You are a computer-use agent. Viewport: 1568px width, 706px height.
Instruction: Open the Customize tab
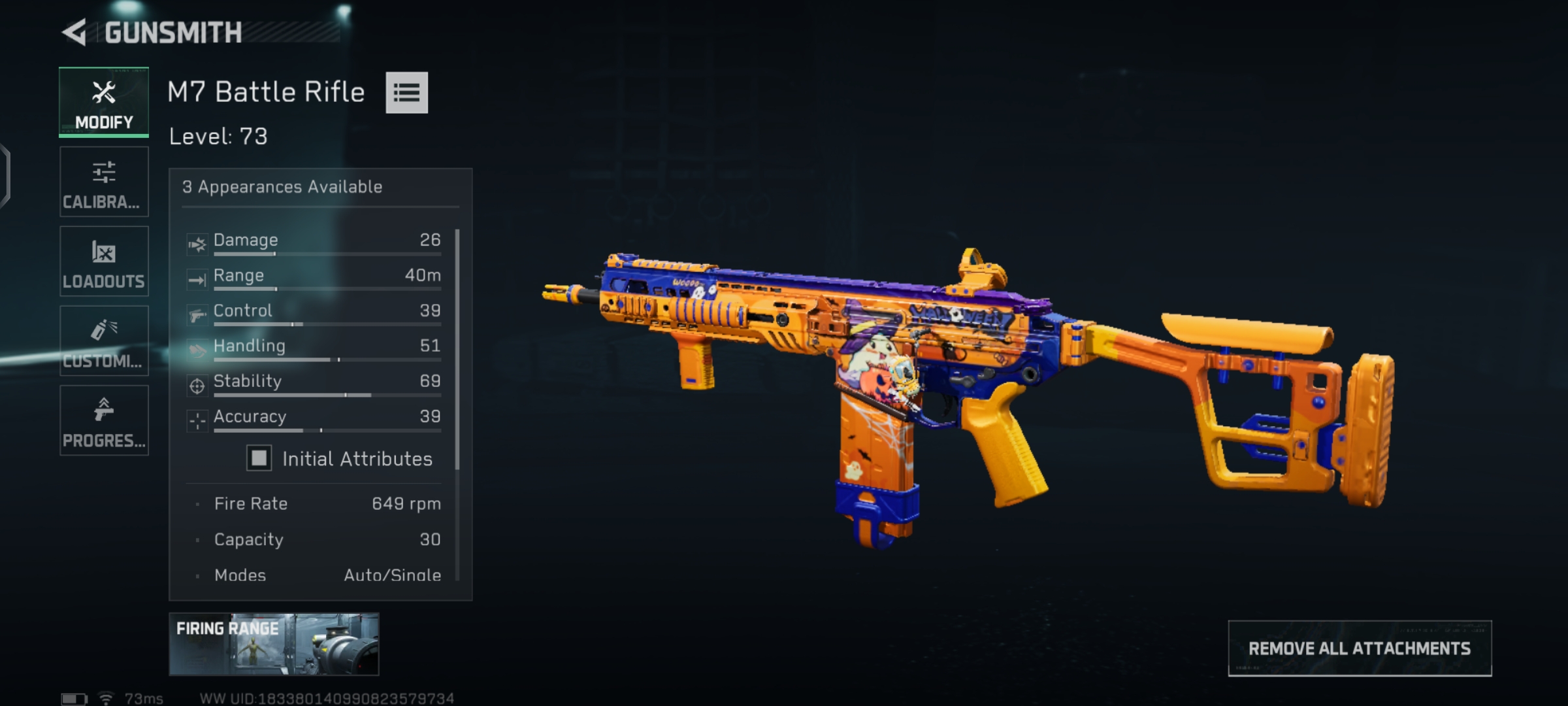click(104, 341)
